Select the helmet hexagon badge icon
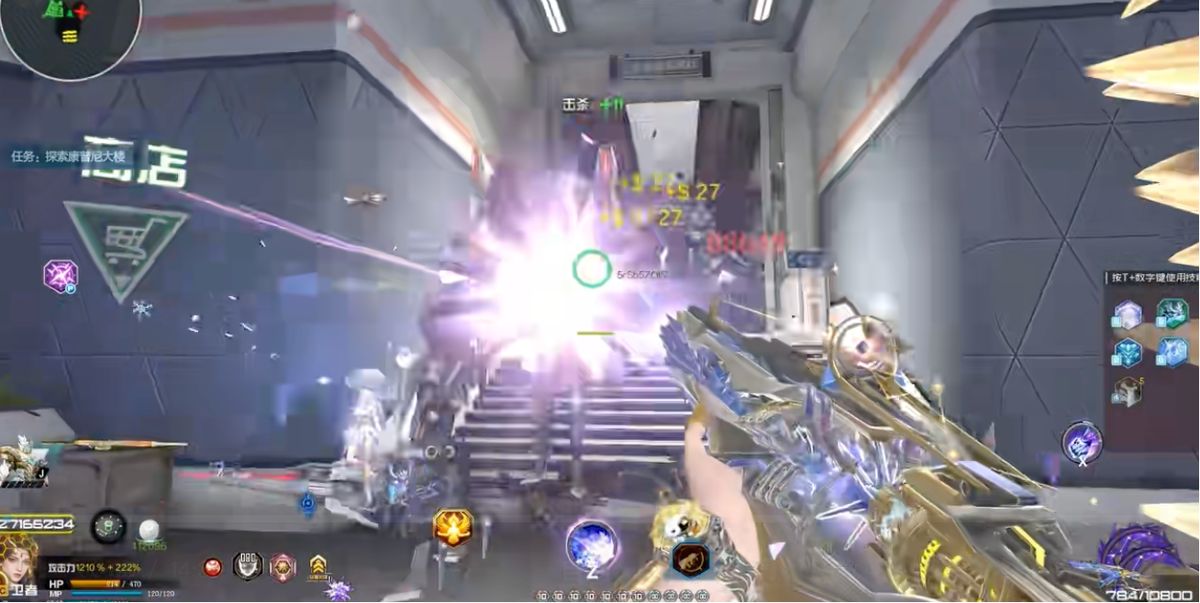This screenshot has height=603, width=1200. (x=247, y=566)
